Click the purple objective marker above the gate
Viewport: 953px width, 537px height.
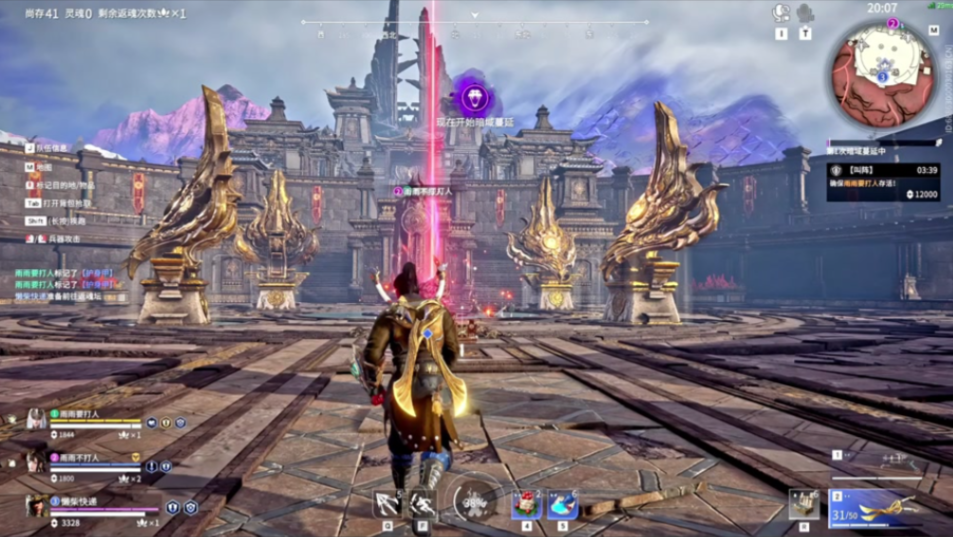tap(474, 97)
